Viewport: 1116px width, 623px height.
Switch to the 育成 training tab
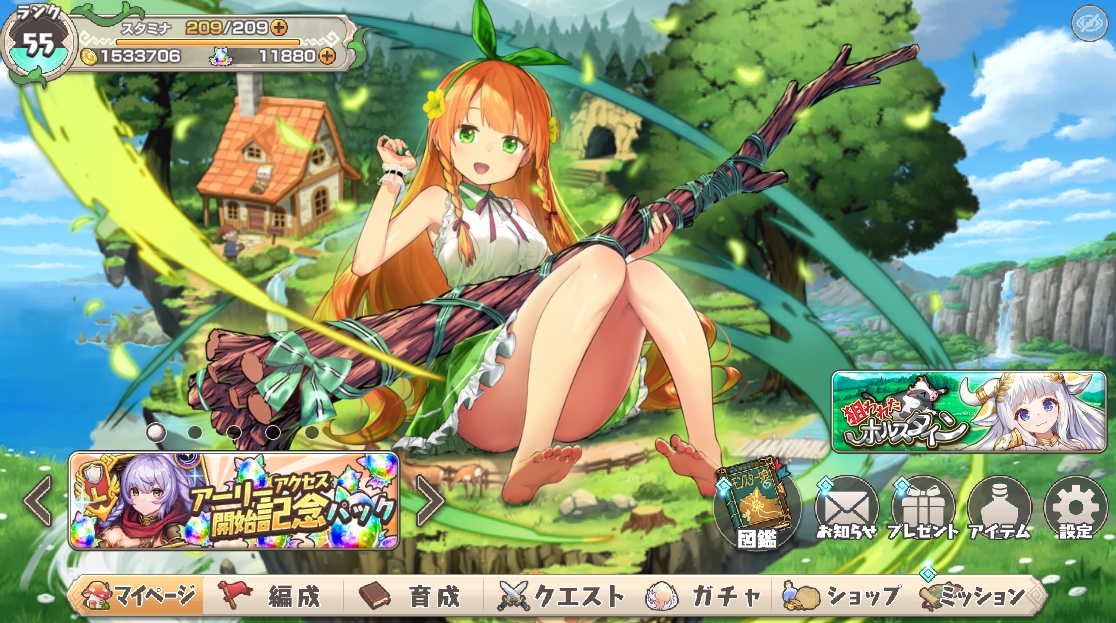[414, 597]
